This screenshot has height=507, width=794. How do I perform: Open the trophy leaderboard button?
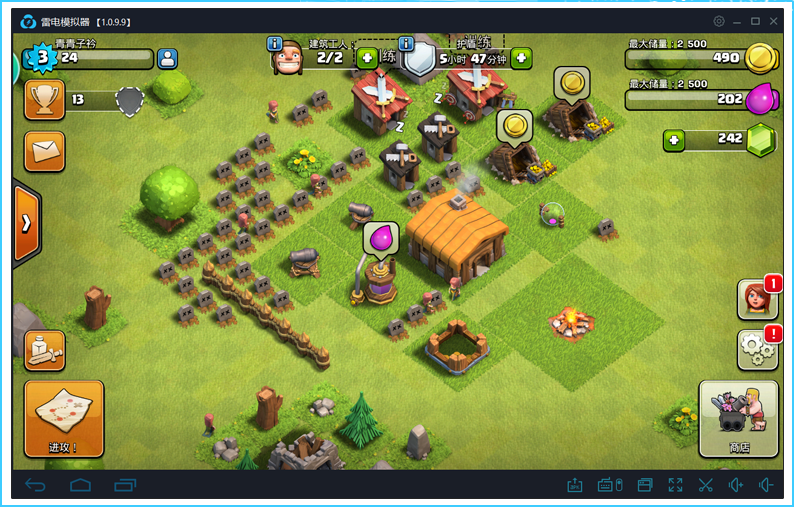click(x=44, y=100)
